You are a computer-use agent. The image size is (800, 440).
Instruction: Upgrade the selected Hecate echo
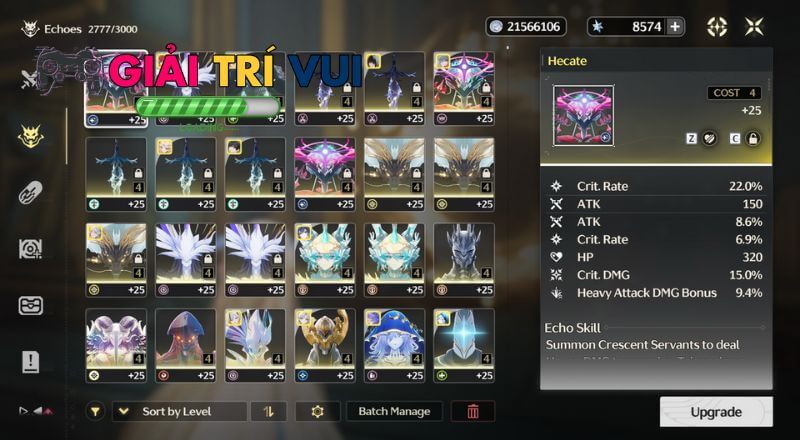(x=716, y=412)
